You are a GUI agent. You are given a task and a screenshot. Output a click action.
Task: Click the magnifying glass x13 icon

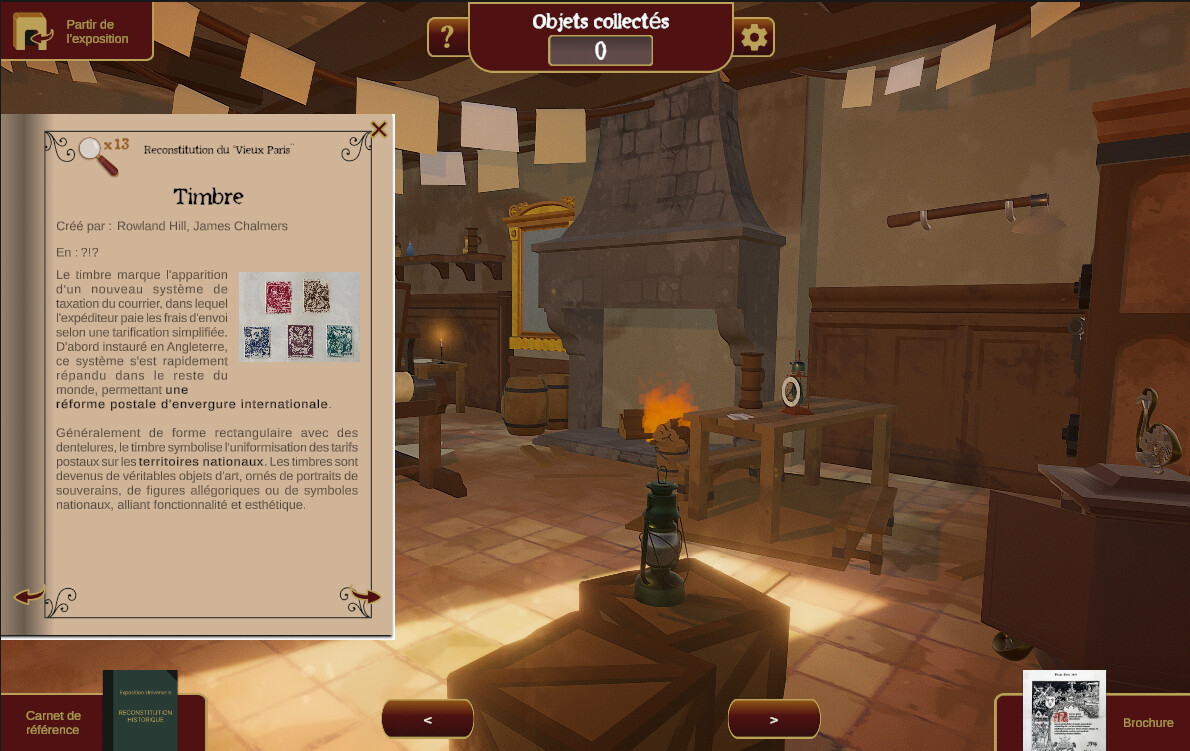[x=101, y=154]
